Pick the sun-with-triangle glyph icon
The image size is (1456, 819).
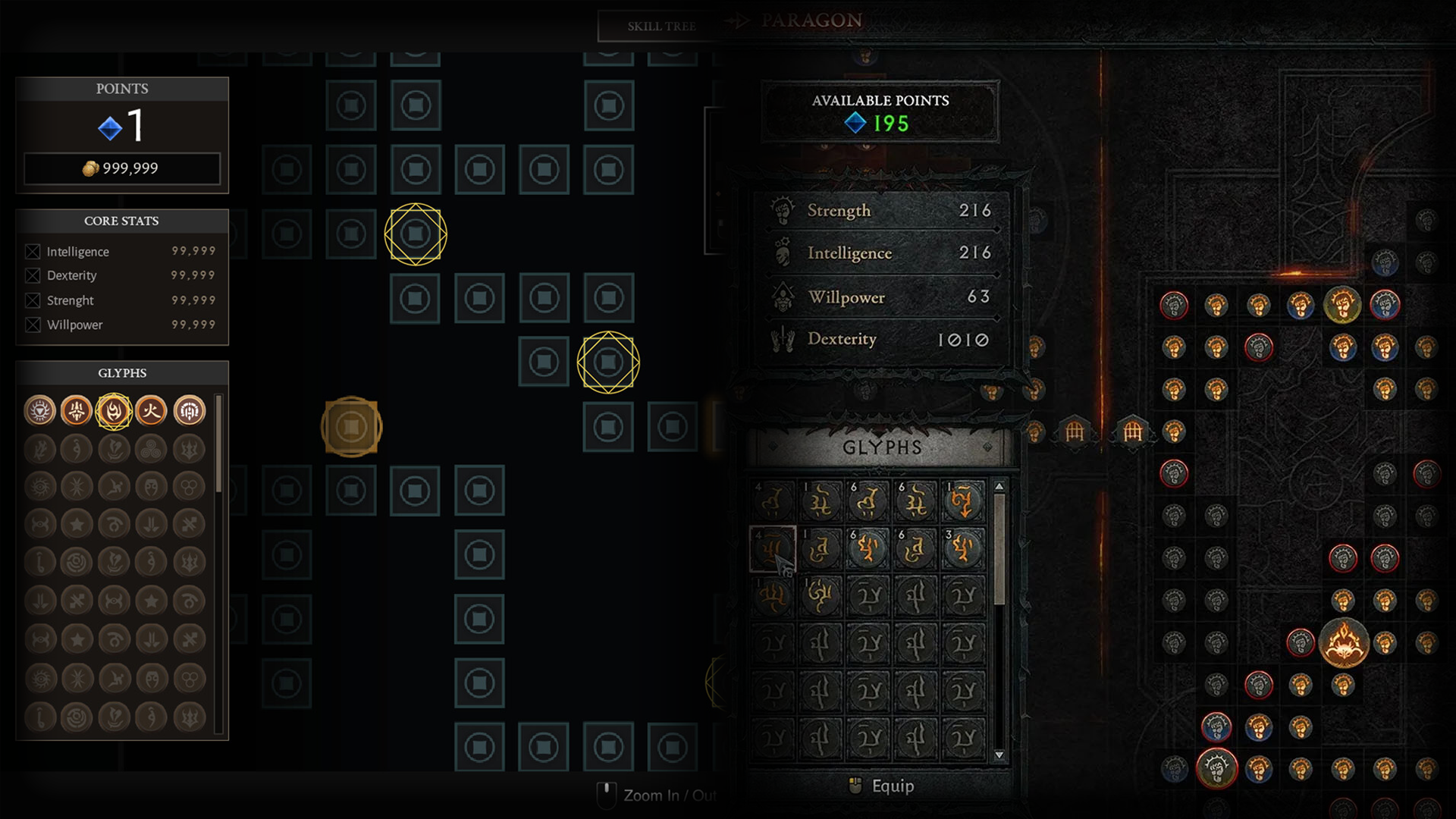(x=40, y=411)
